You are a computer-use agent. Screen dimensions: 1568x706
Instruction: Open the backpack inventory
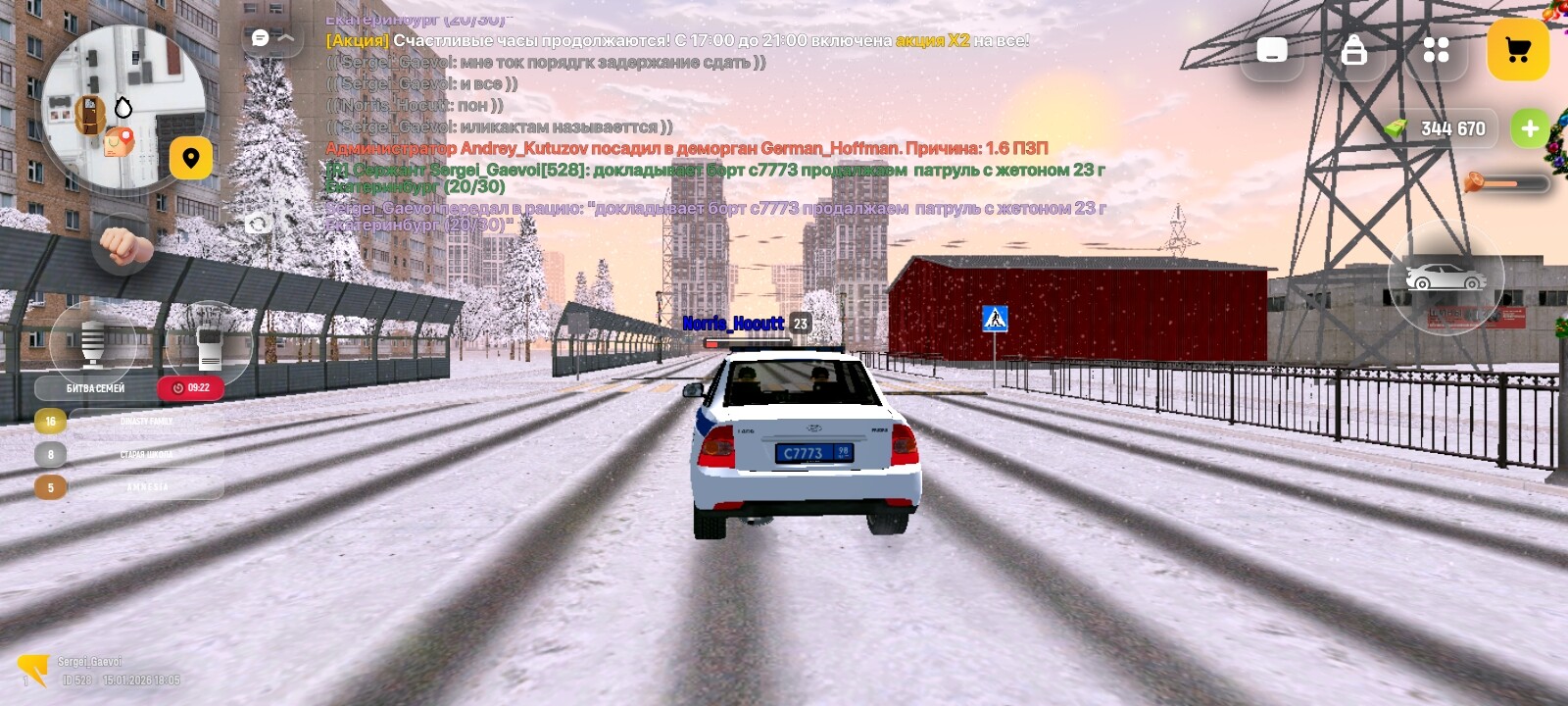(1354, 50)
